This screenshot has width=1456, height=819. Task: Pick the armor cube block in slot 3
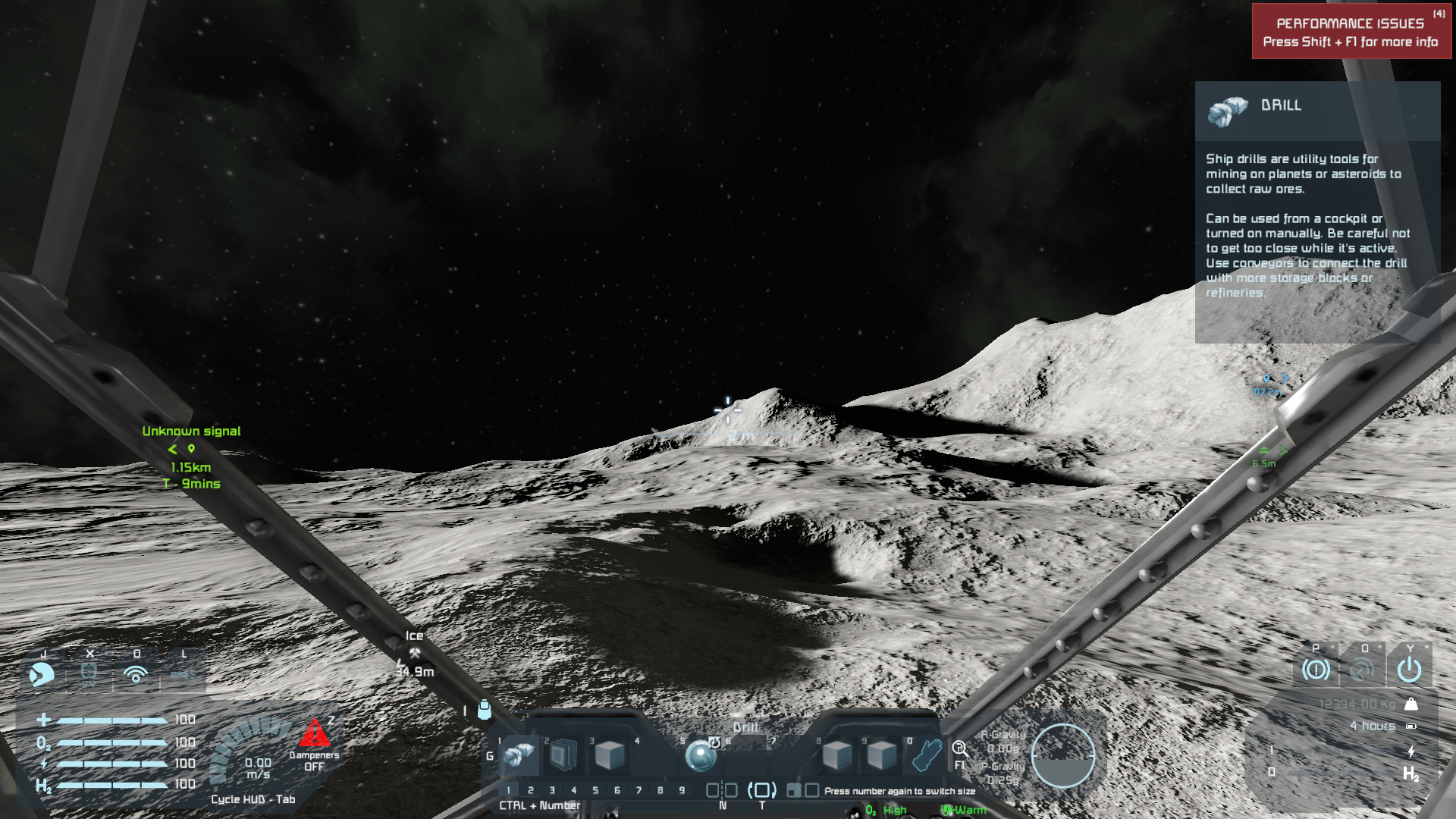(x=608, y=755)
